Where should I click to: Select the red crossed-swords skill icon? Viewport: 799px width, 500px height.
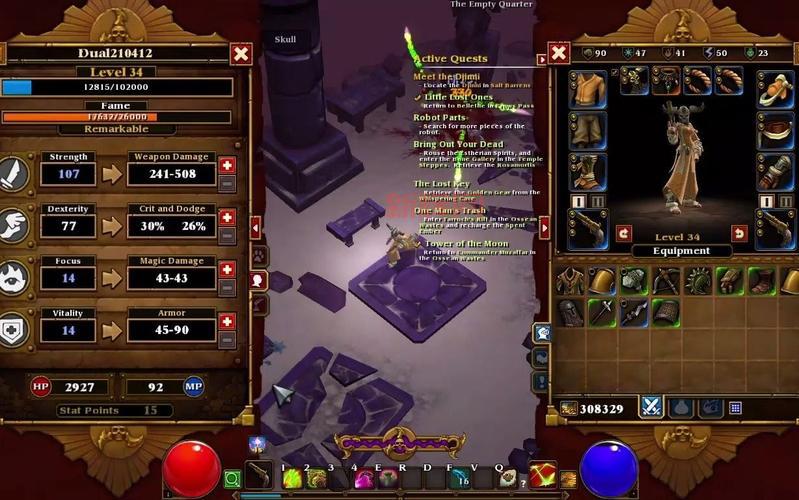(x=542, y=476)
